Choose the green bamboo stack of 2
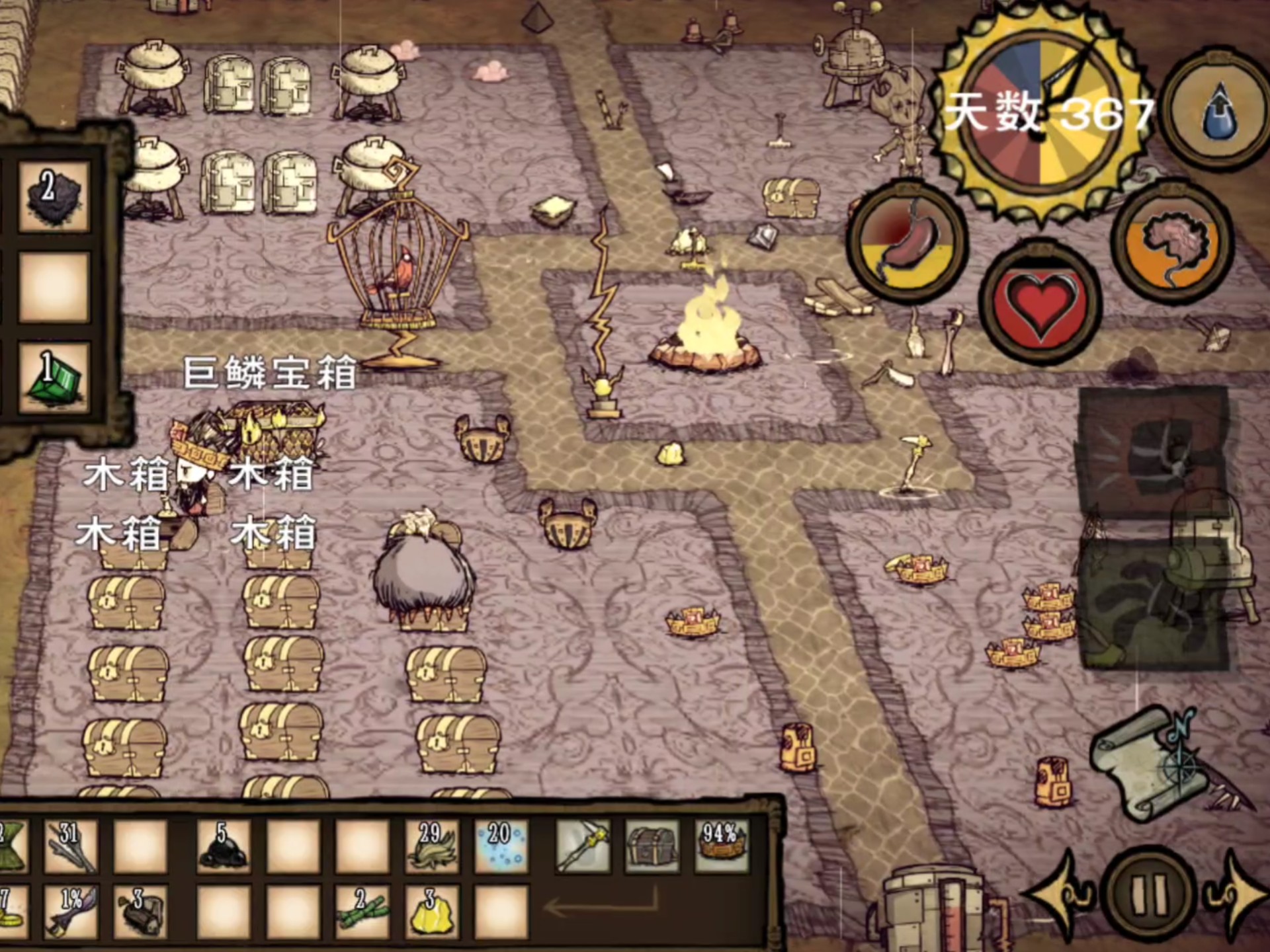1270x952 pixels. tap(362, 912)
